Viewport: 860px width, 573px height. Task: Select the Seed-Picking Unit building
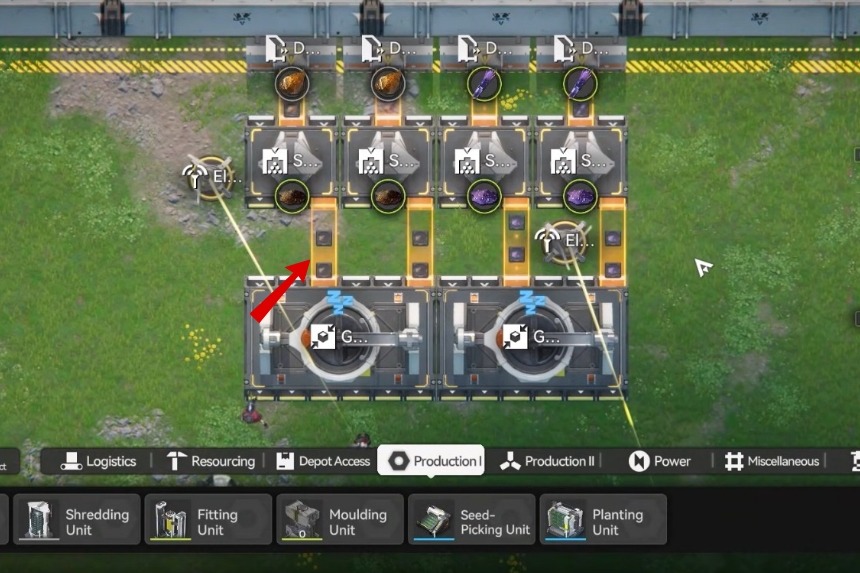[471, 521]
